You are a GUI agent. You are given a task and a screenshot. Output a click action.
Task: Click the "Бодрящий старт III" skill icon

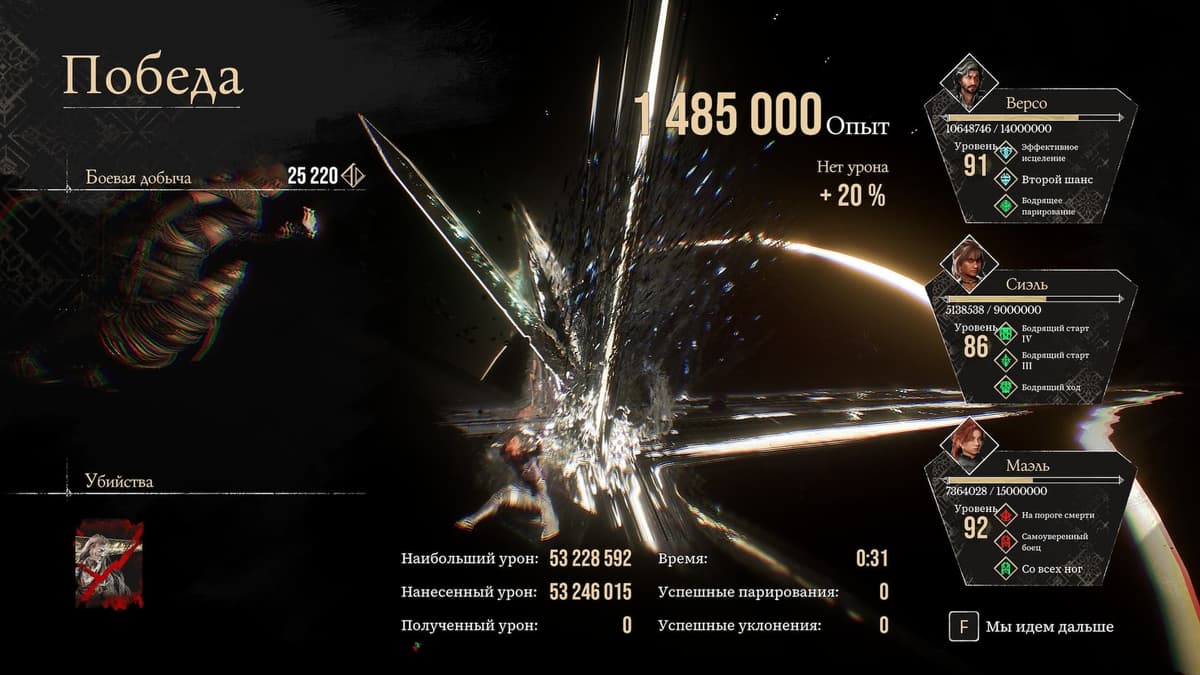click(1005, 360)
